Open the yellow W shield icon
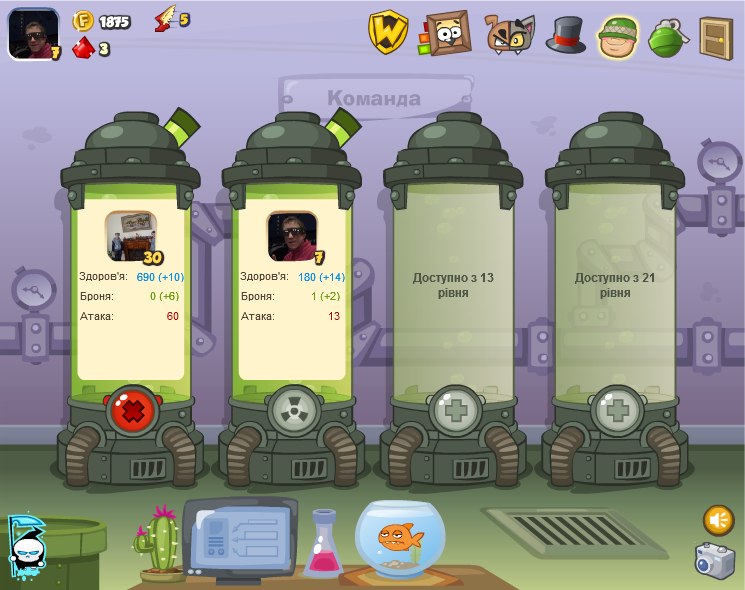745x590 pixels. [387, 33]
